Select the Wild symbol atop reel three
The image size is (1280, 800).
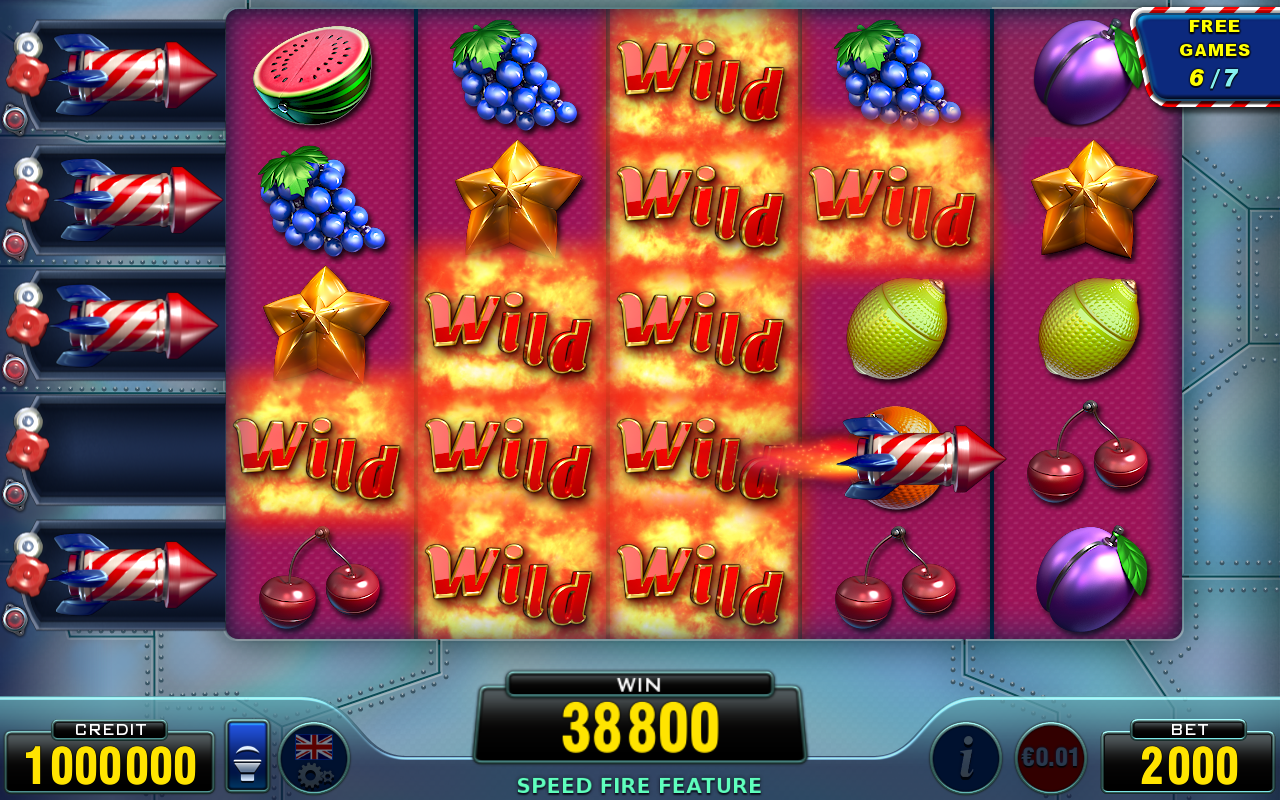(x=700, y=75)
